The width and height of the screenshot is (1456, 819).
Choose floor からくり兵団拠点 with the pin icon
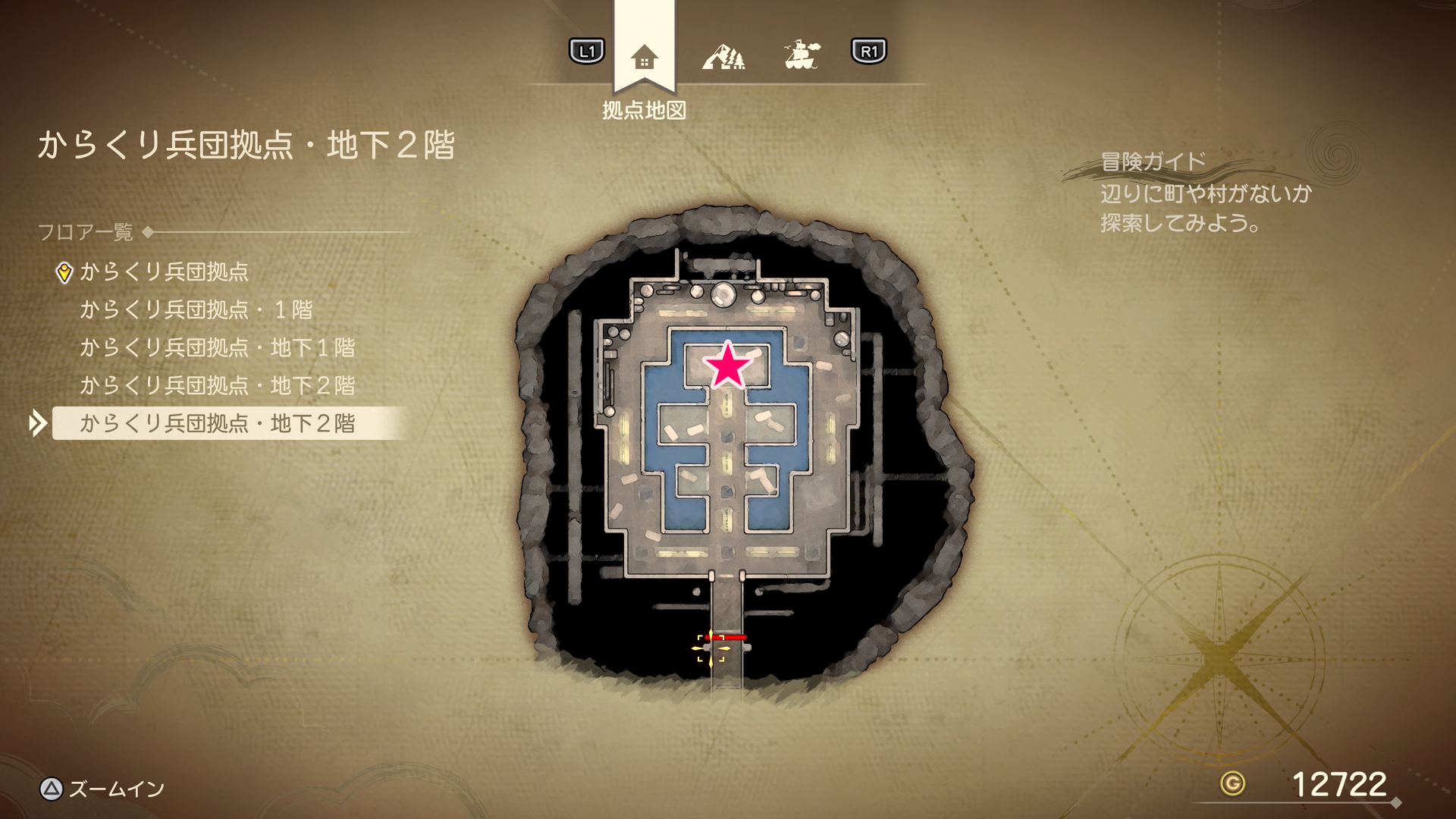point(164,271)
